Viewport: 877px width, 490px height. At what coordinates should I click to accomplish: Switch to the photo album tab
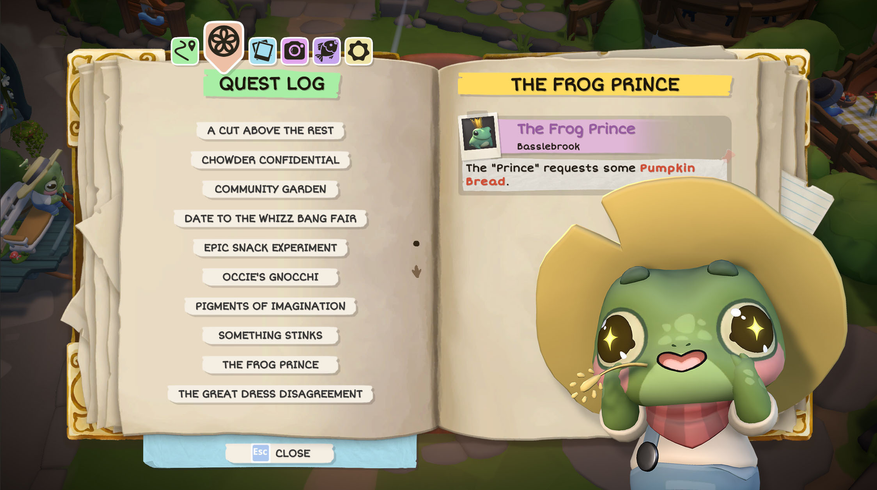[263, 51]
